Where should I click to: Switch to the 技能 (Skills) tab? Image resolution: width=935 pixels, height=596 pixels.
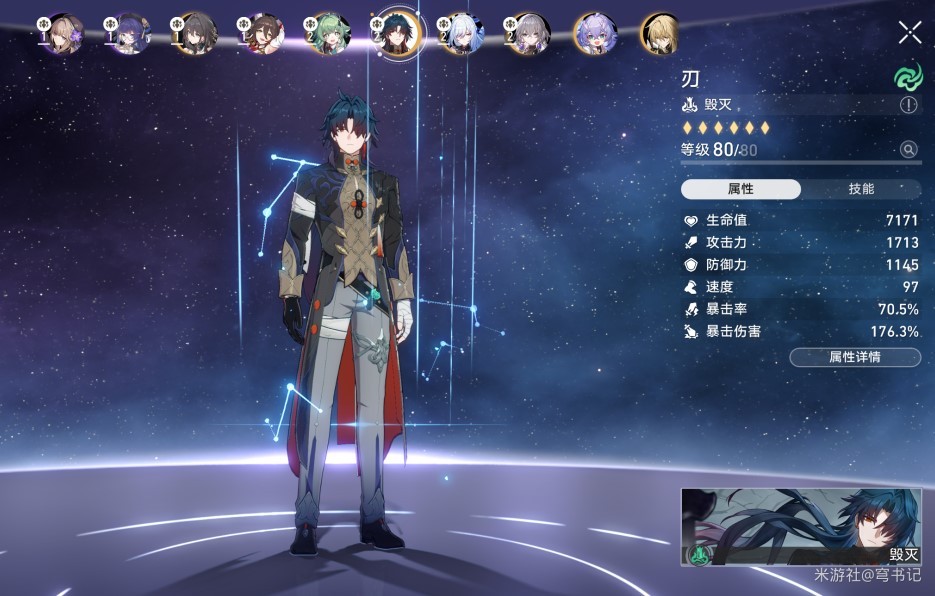[861, 189]
